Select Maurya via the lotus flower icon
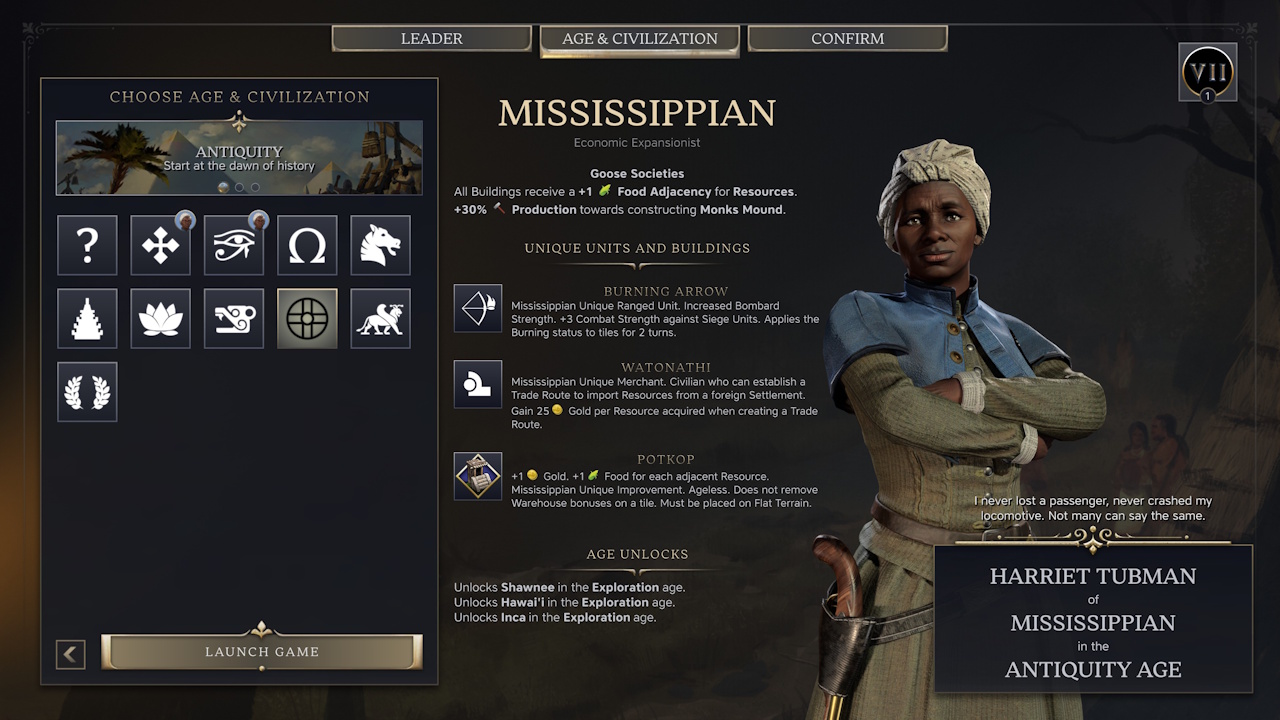 [x=160, y=318]
